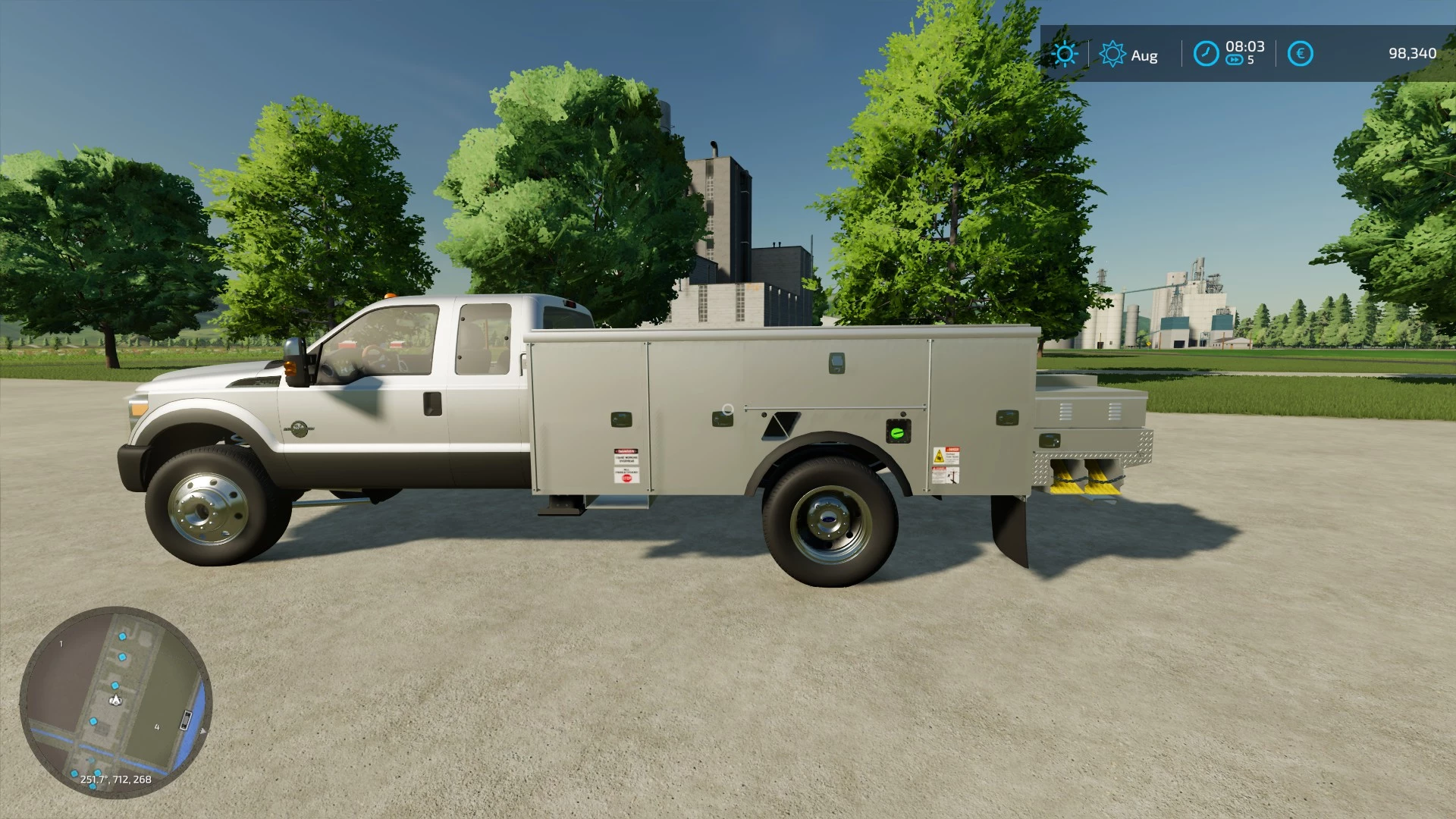The image size is (1456, 819).
Task: Select the fast-forward time scale icon
Action: click(x=1235, y=59)
